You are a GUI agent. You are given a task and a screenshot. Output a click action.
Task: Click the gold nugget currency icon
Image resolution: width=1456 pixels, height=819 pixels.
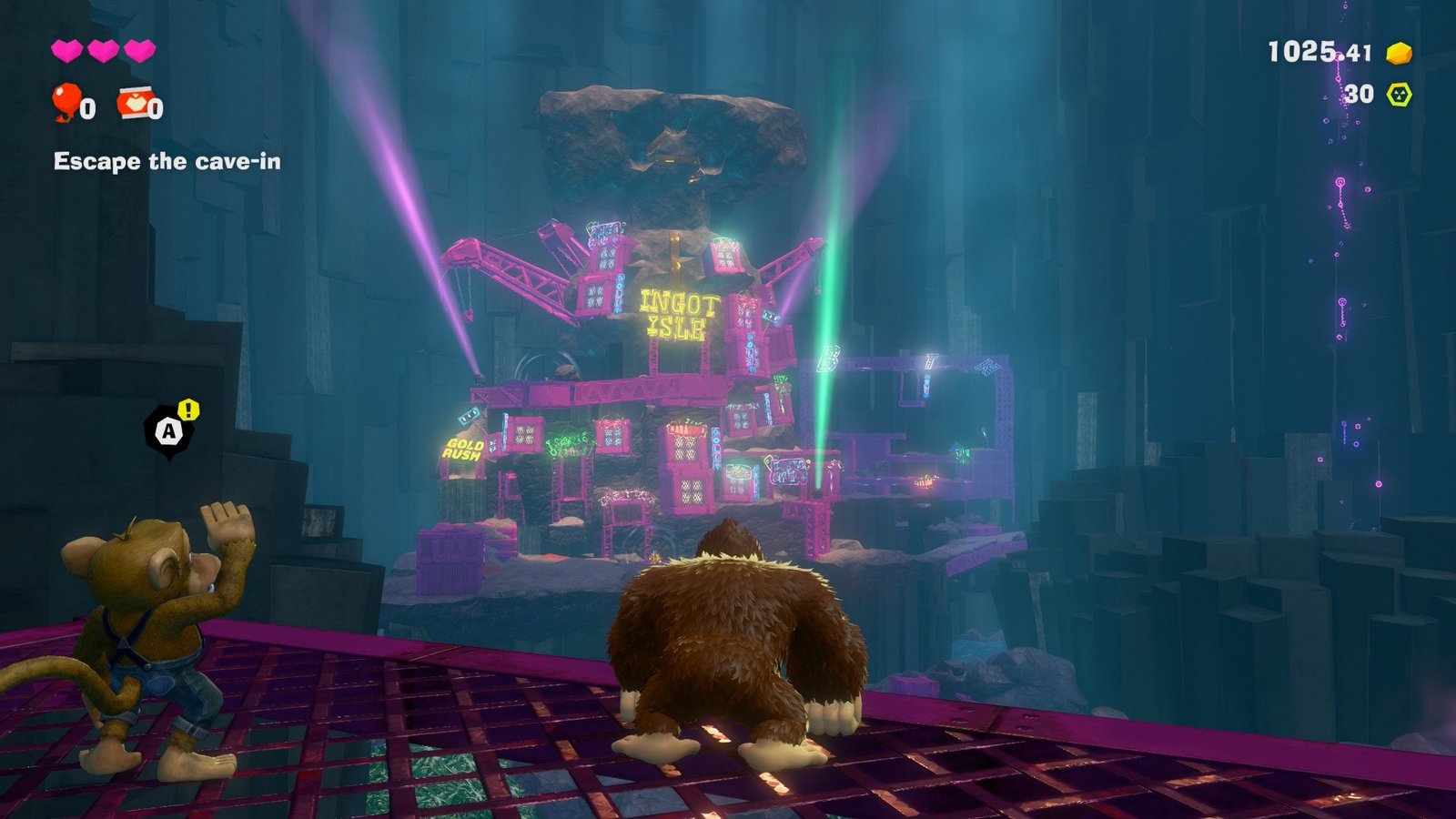pos(1399,54)
